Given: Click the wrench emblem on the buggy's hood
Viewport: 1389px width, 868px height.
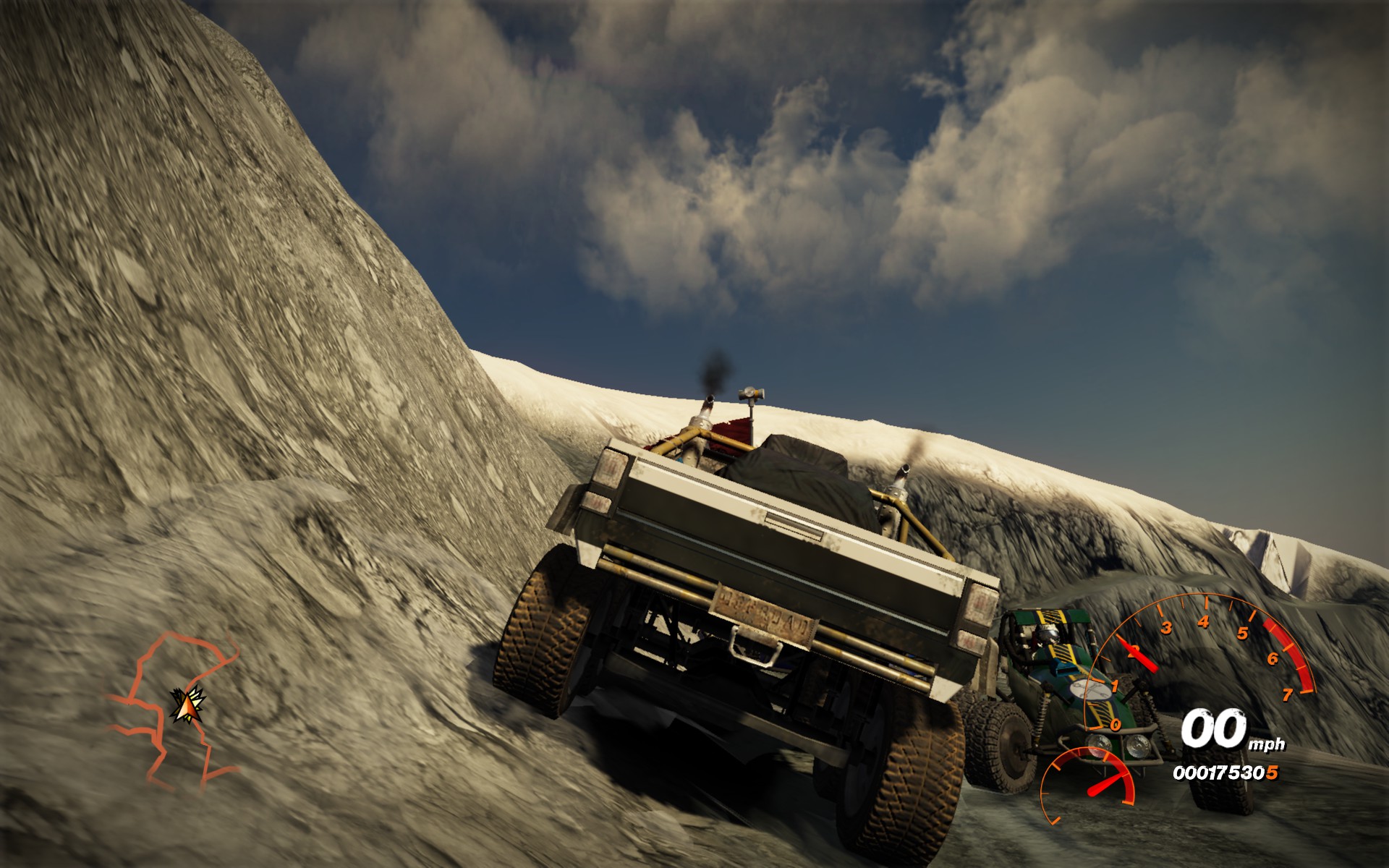Looking at the screenshot, I should click(1090, 691).
